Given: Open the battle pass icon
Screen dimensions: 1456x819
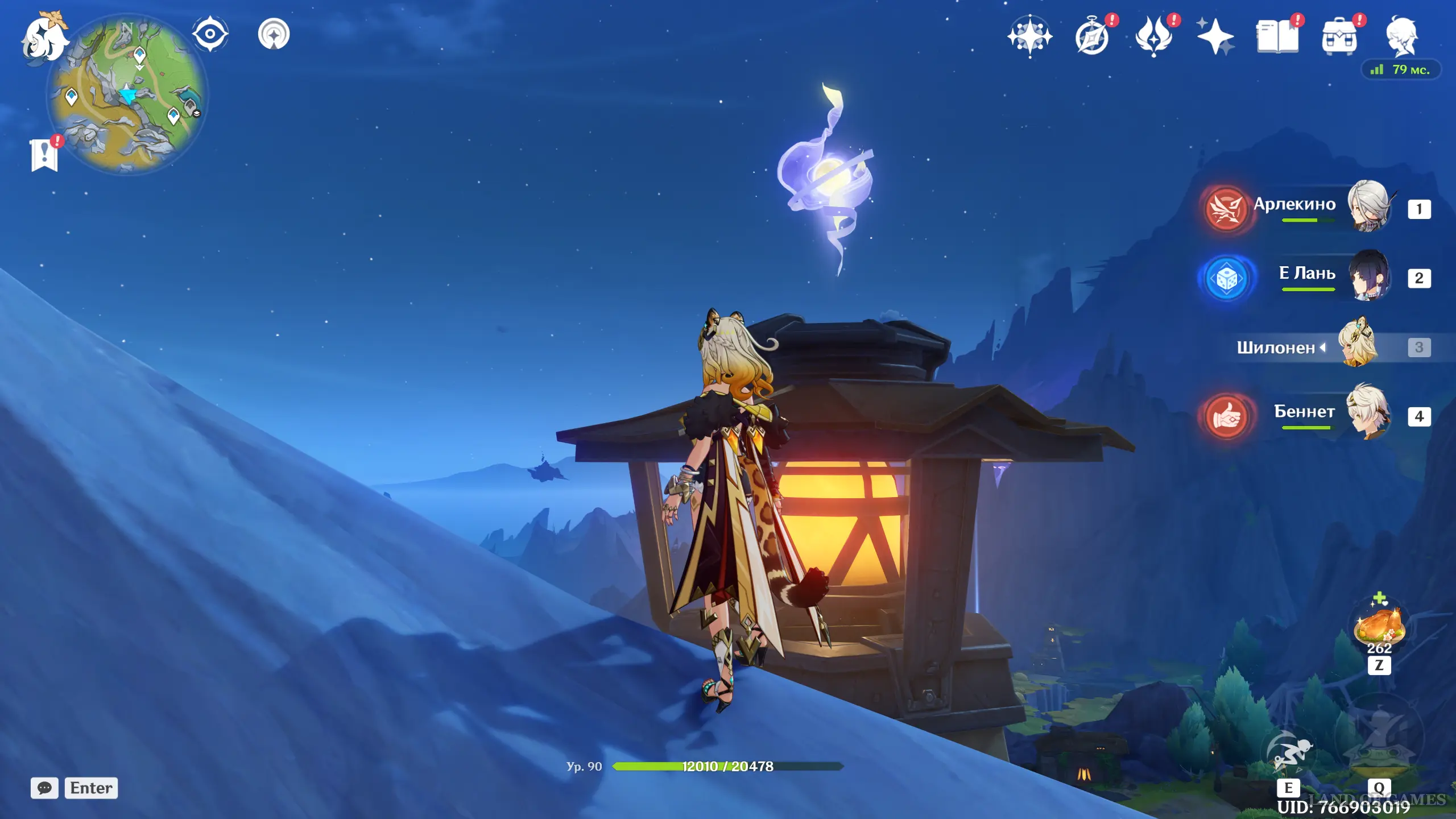Looking at the screenshot, I should 1154,38.
